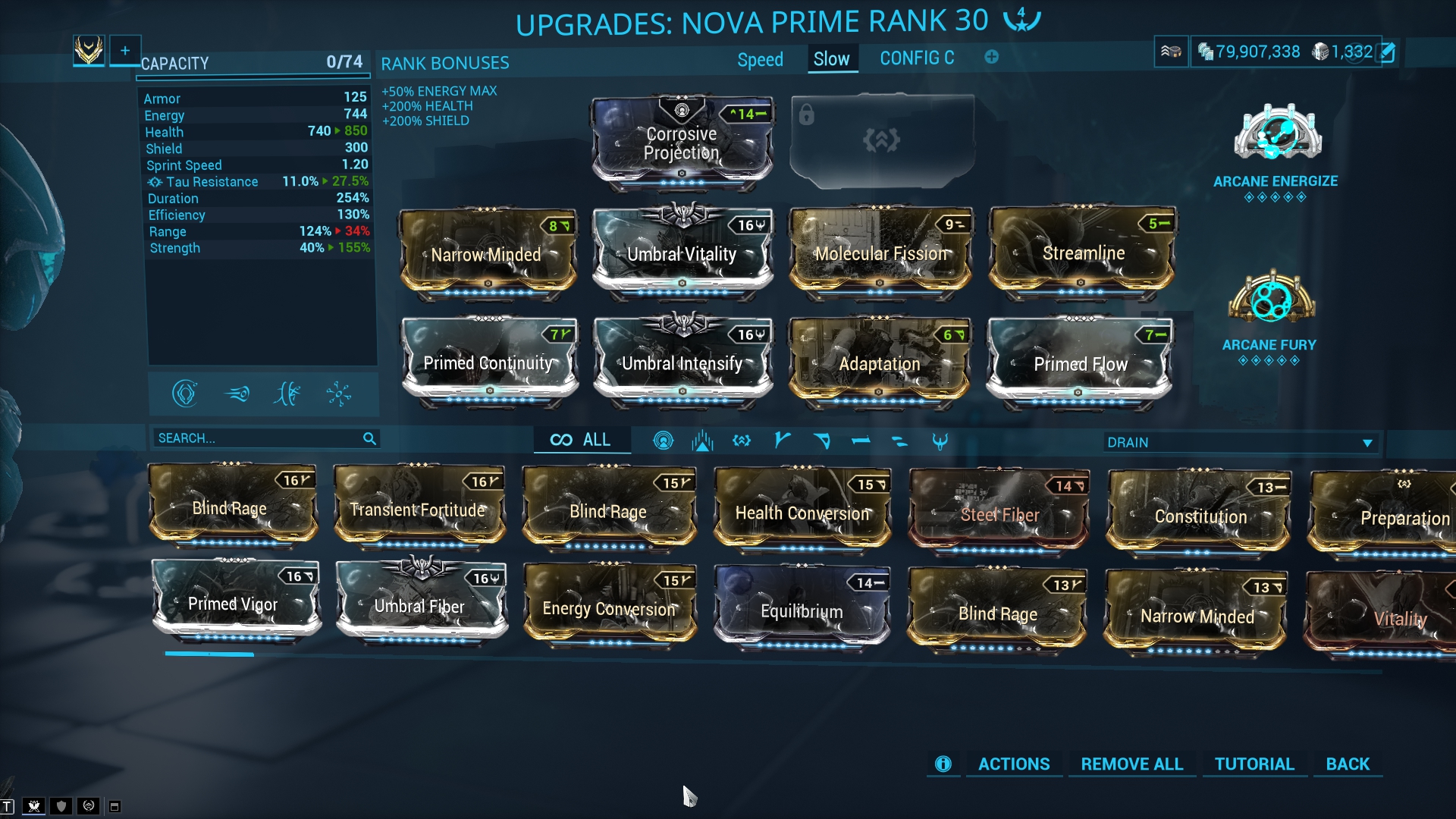Select Transient Fortitude from the mod list

(x=418, y=510)
